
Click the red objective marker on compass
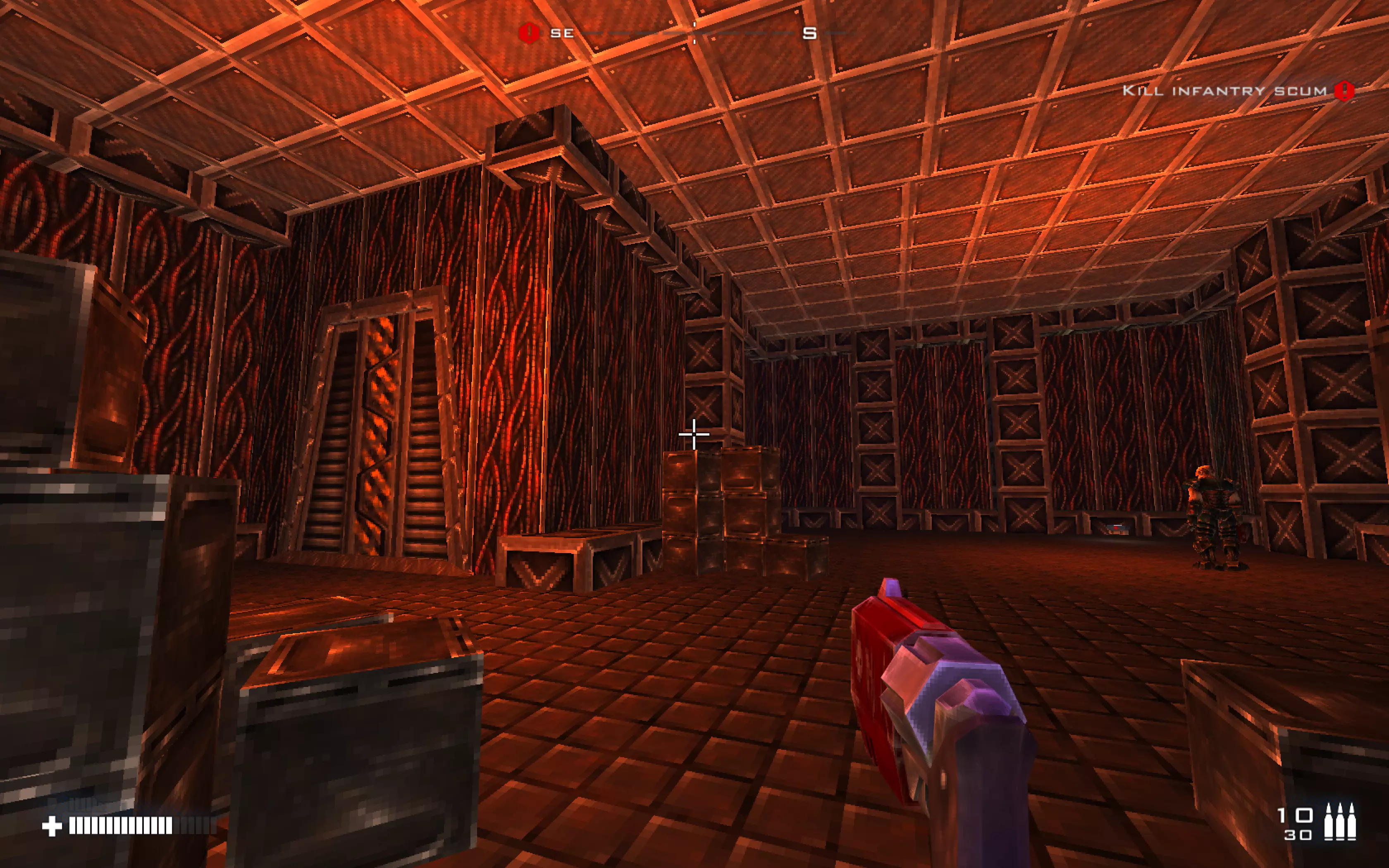529,33
